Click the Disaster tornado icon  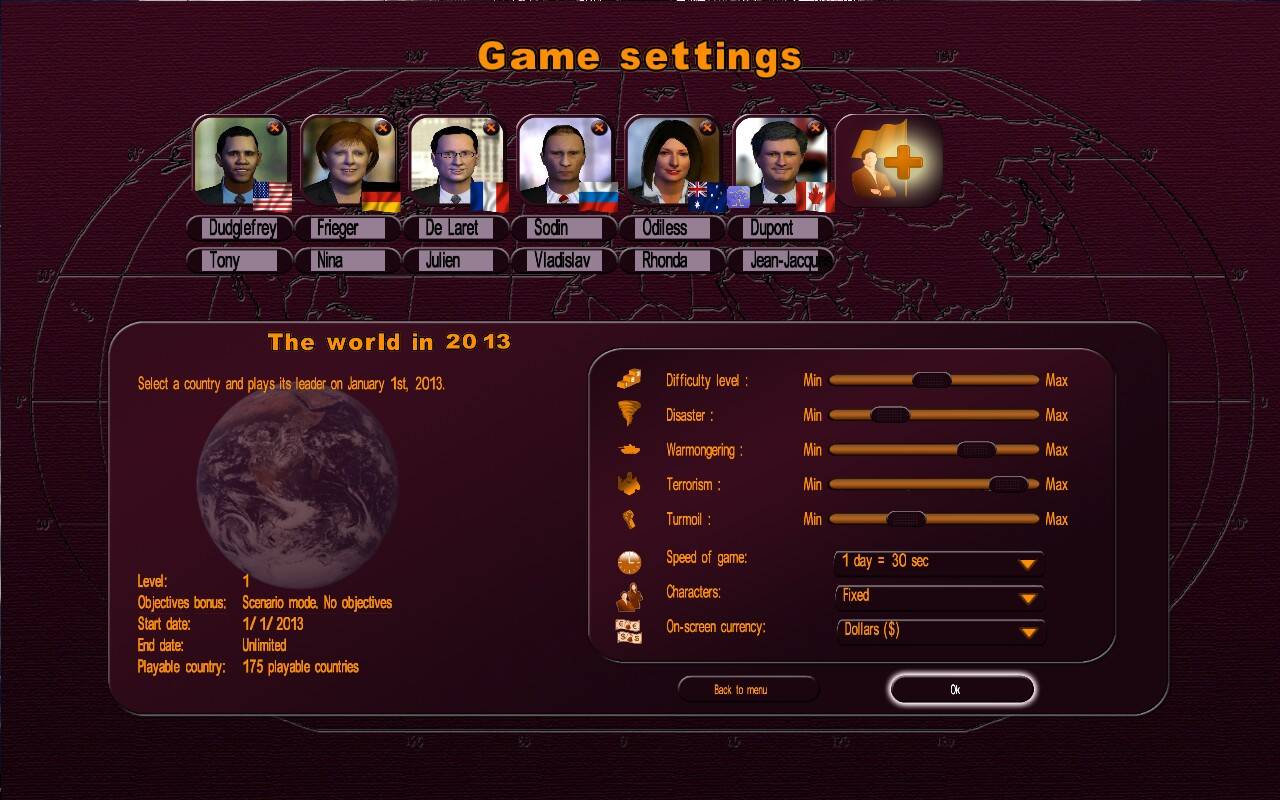click(x=628, y=414)
